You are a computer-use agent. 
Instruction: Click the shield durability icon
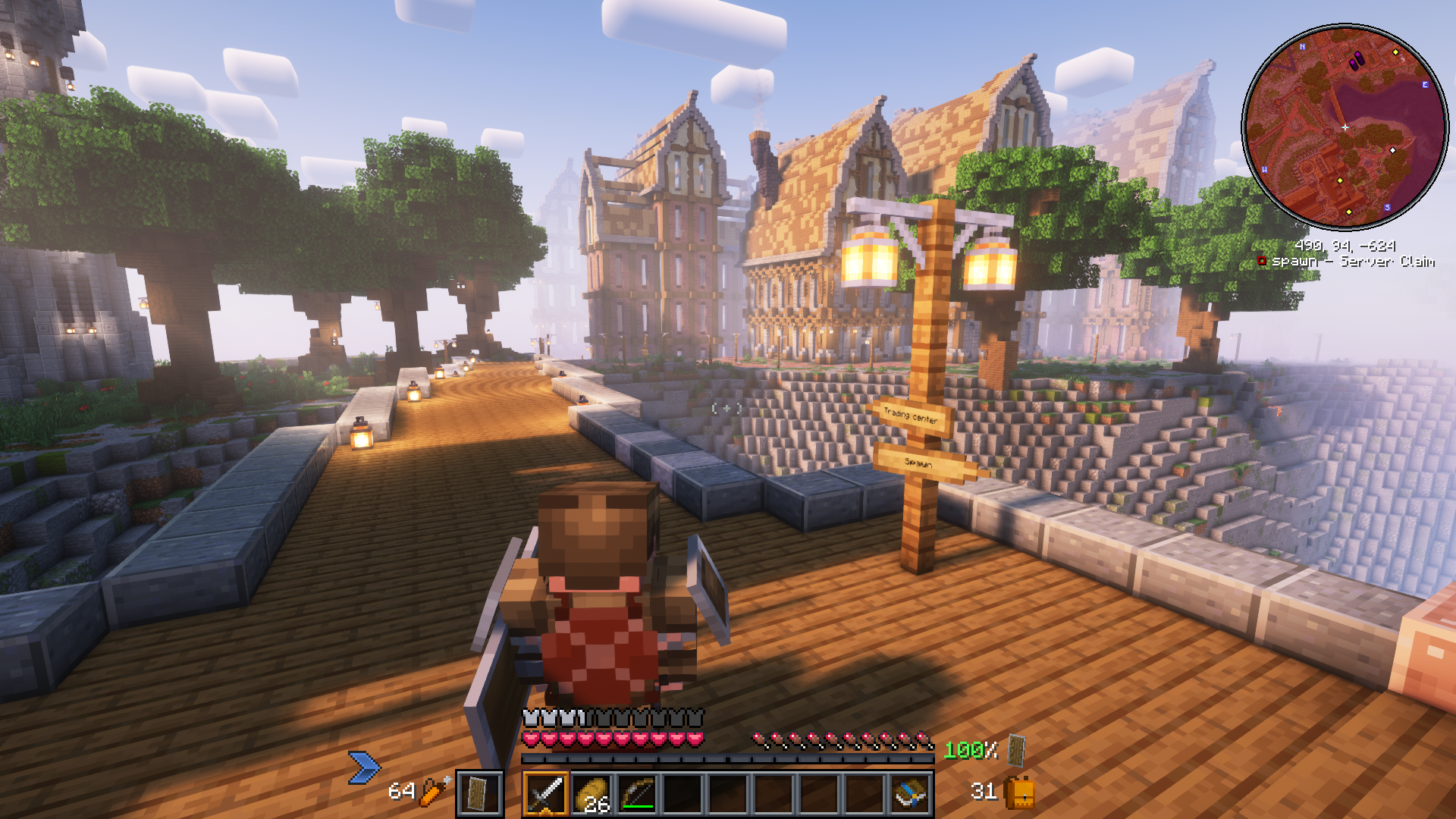(1016, 750)
